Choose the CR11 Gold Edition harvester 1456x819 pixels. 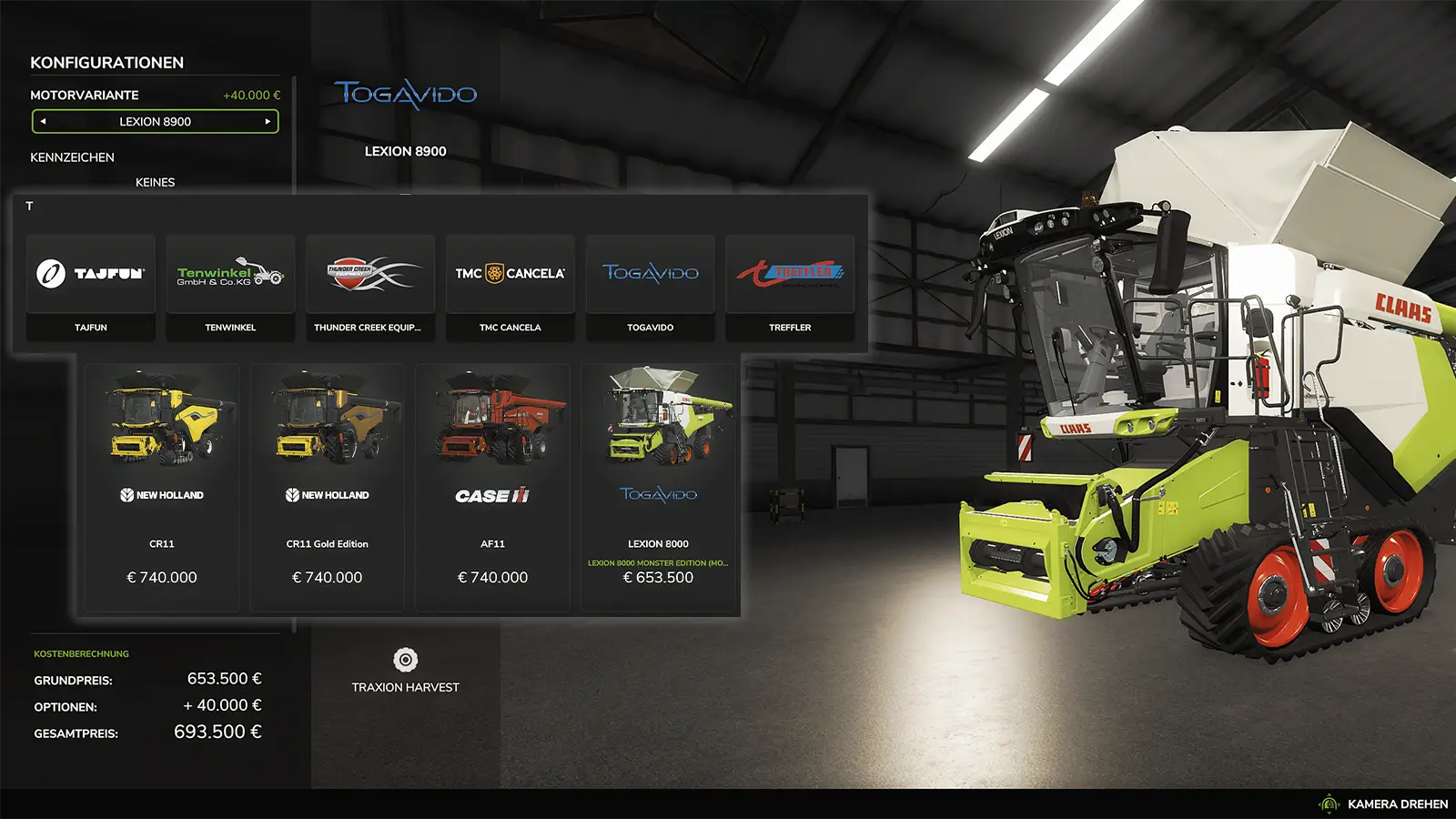(328, 487)
